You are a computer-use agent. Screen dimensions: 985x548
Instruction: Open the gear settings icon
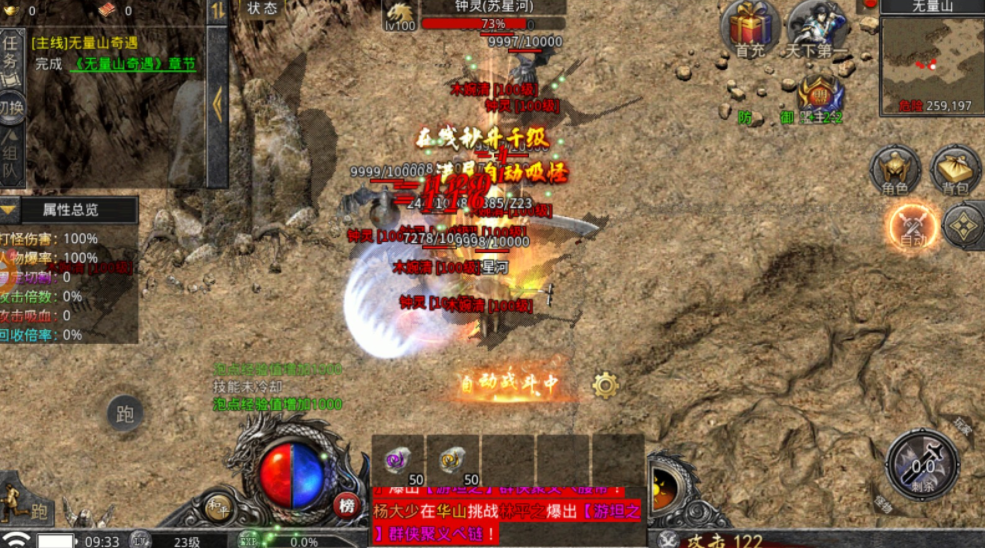point(605,384)
